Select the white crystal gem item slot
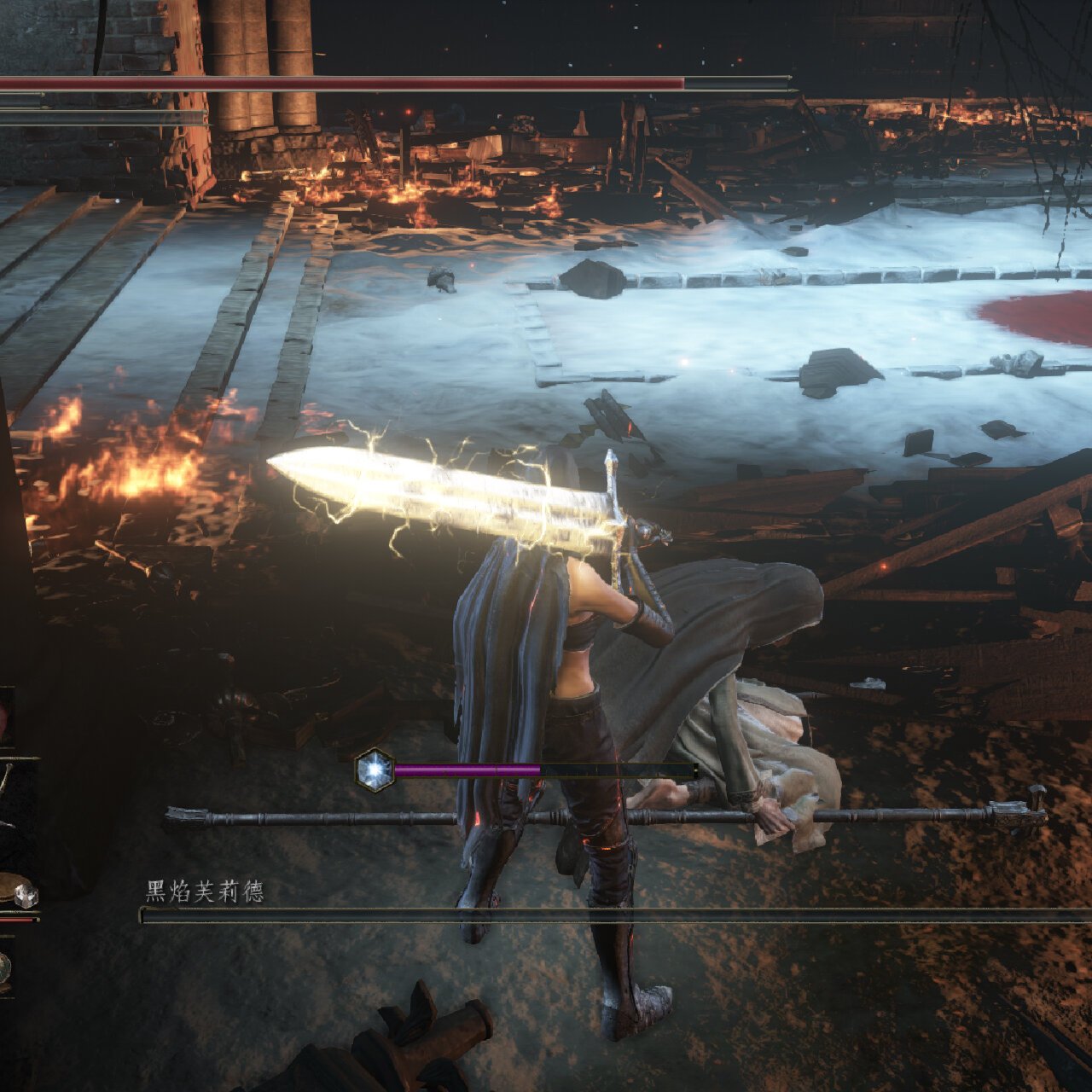The height and width of the screenshot is (1092, 1092). [x=26, y=895]
